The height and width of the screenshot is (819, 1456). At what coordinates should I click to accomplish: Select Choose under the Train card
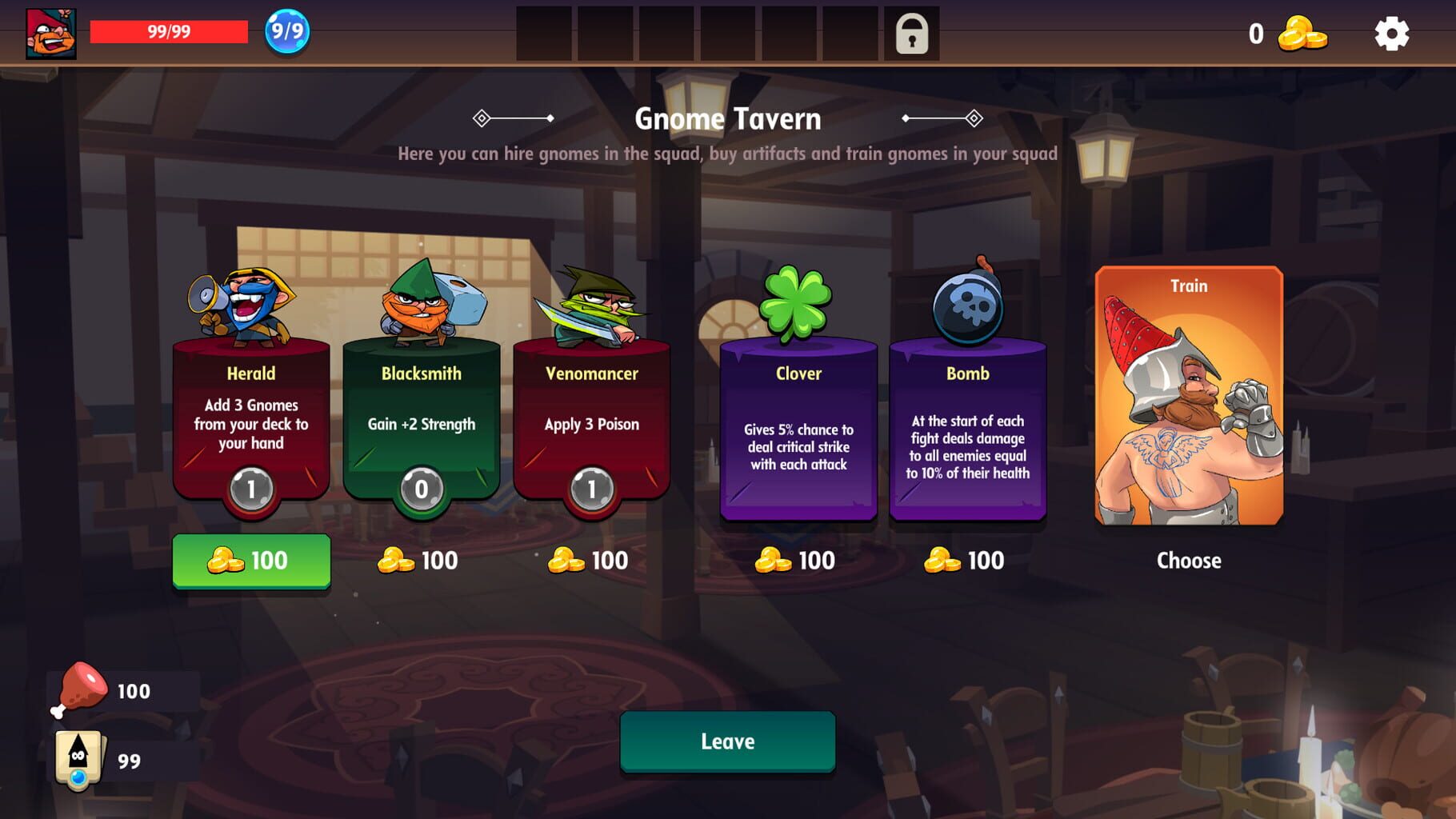click(x=1189, y=561)
